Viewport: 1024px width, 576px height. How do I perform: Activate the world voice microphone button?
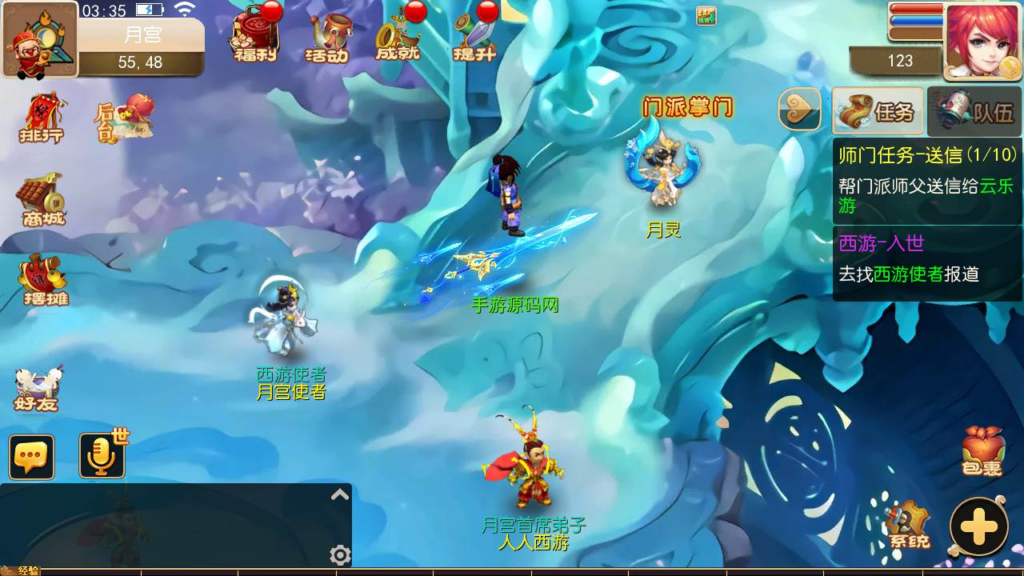tap(101, 457)
